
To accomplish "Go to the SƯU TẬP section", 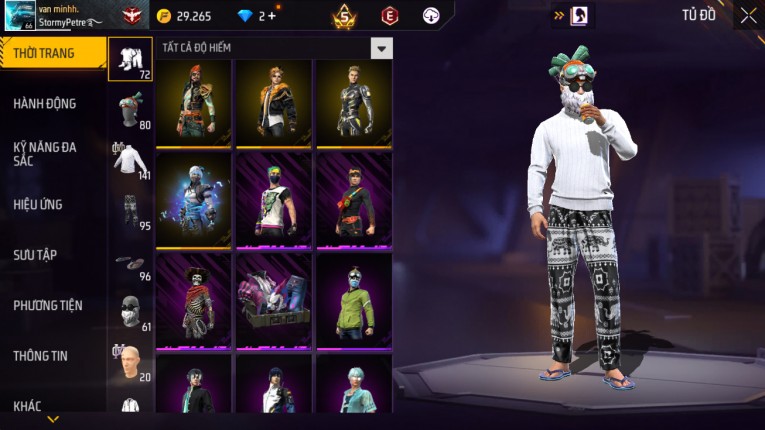I will click(35, 255).
